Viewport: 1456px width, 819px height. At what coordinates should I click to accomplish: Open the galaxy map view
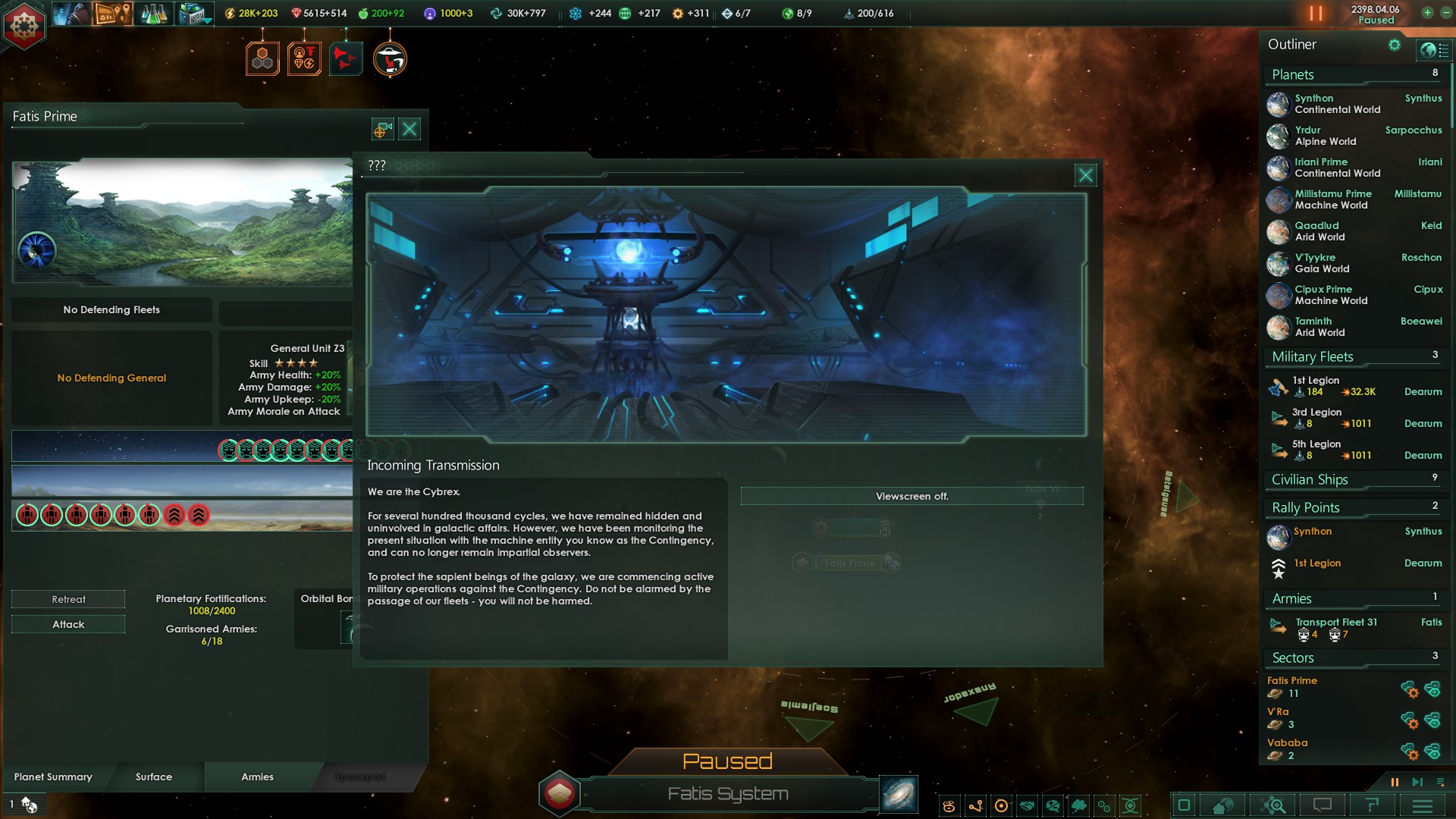tap(899, 794)
